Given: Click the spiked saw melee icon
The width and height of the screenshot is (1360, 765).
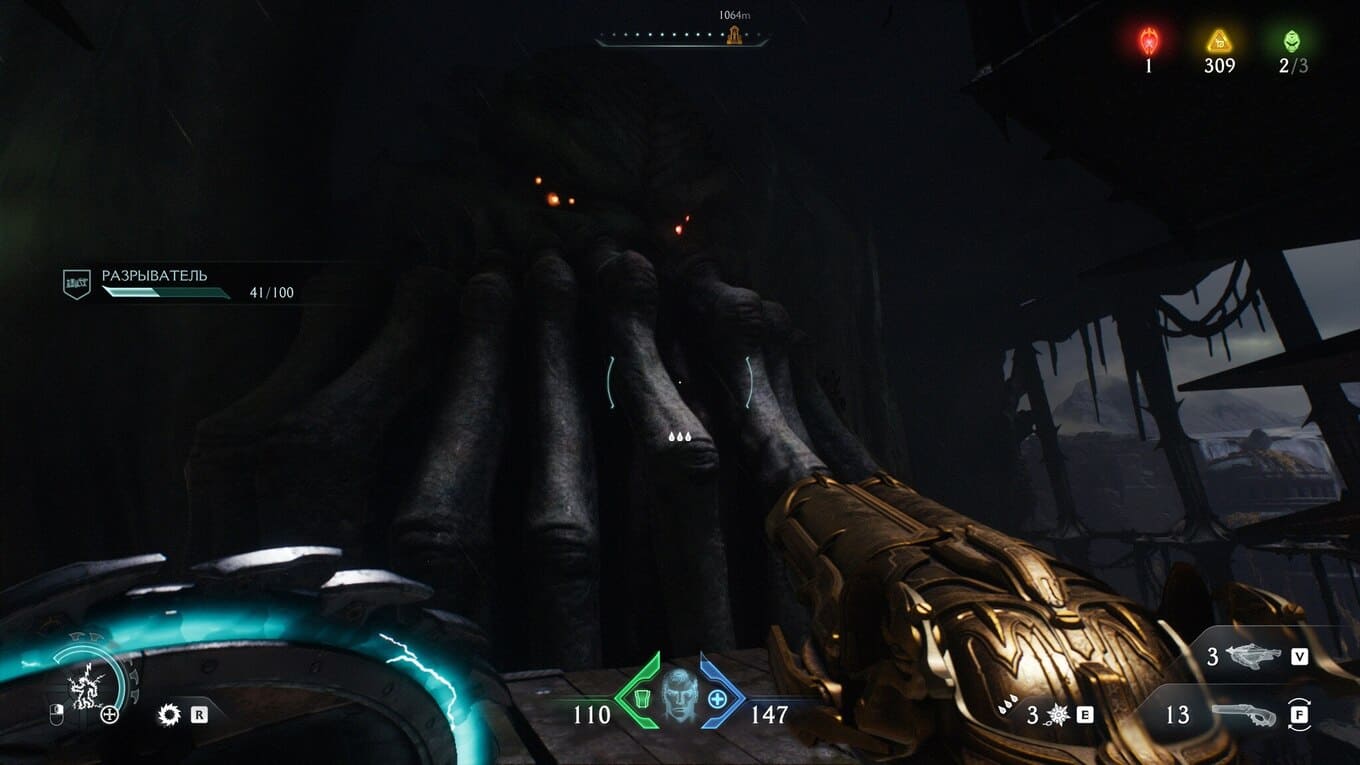Looking at the screenshot, I should tap(169, 714).
